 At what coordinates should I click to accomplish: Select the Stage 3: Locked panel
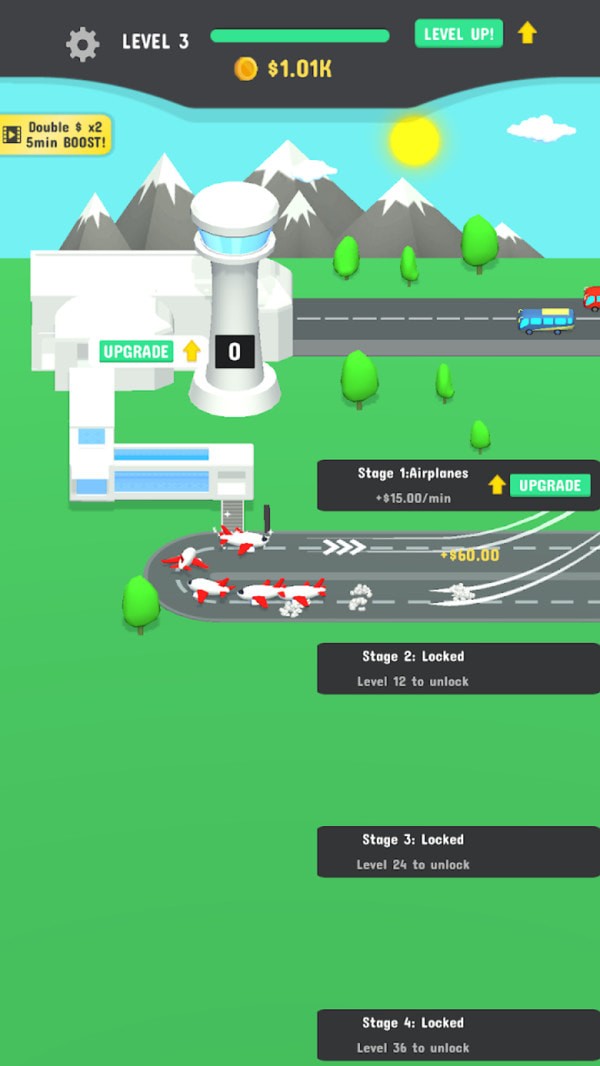(458, 851)
